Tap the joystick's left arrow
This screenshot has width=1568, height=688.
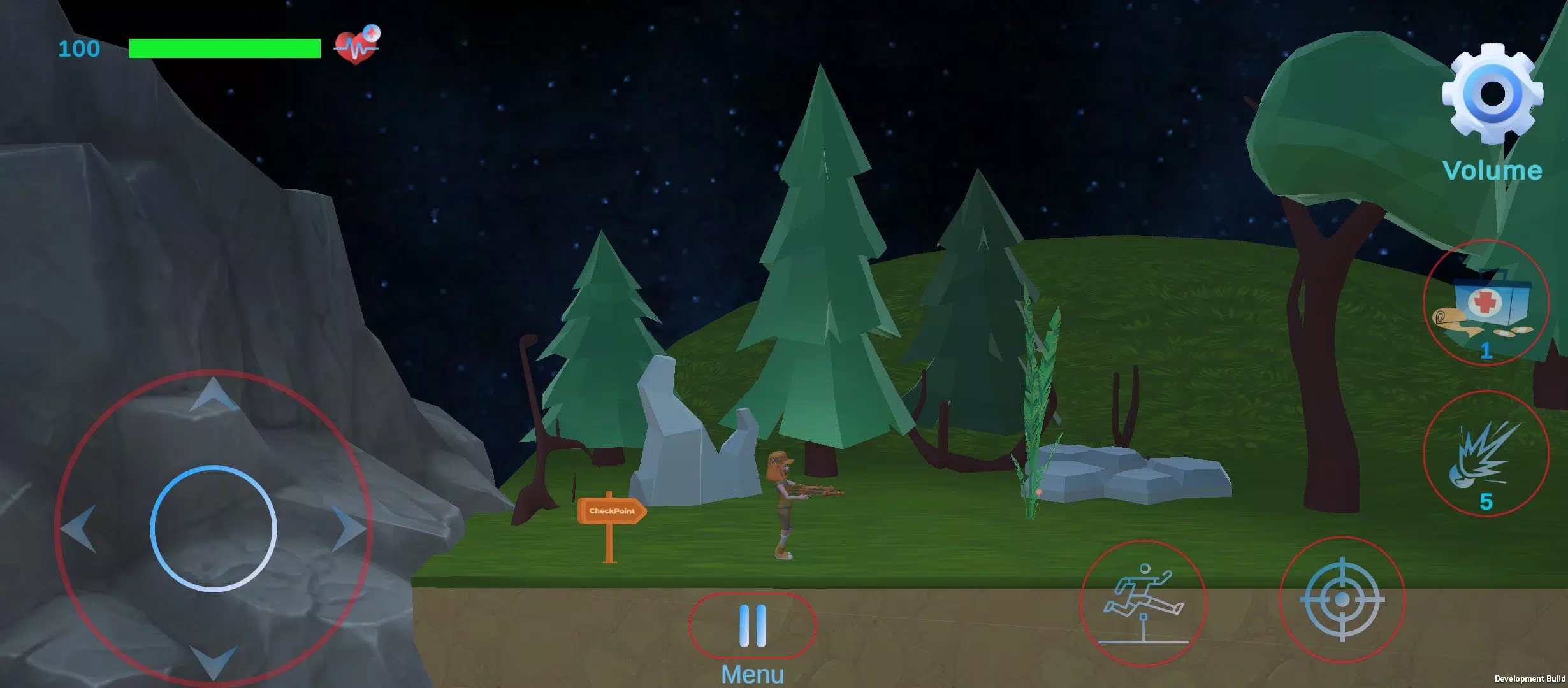80,528
